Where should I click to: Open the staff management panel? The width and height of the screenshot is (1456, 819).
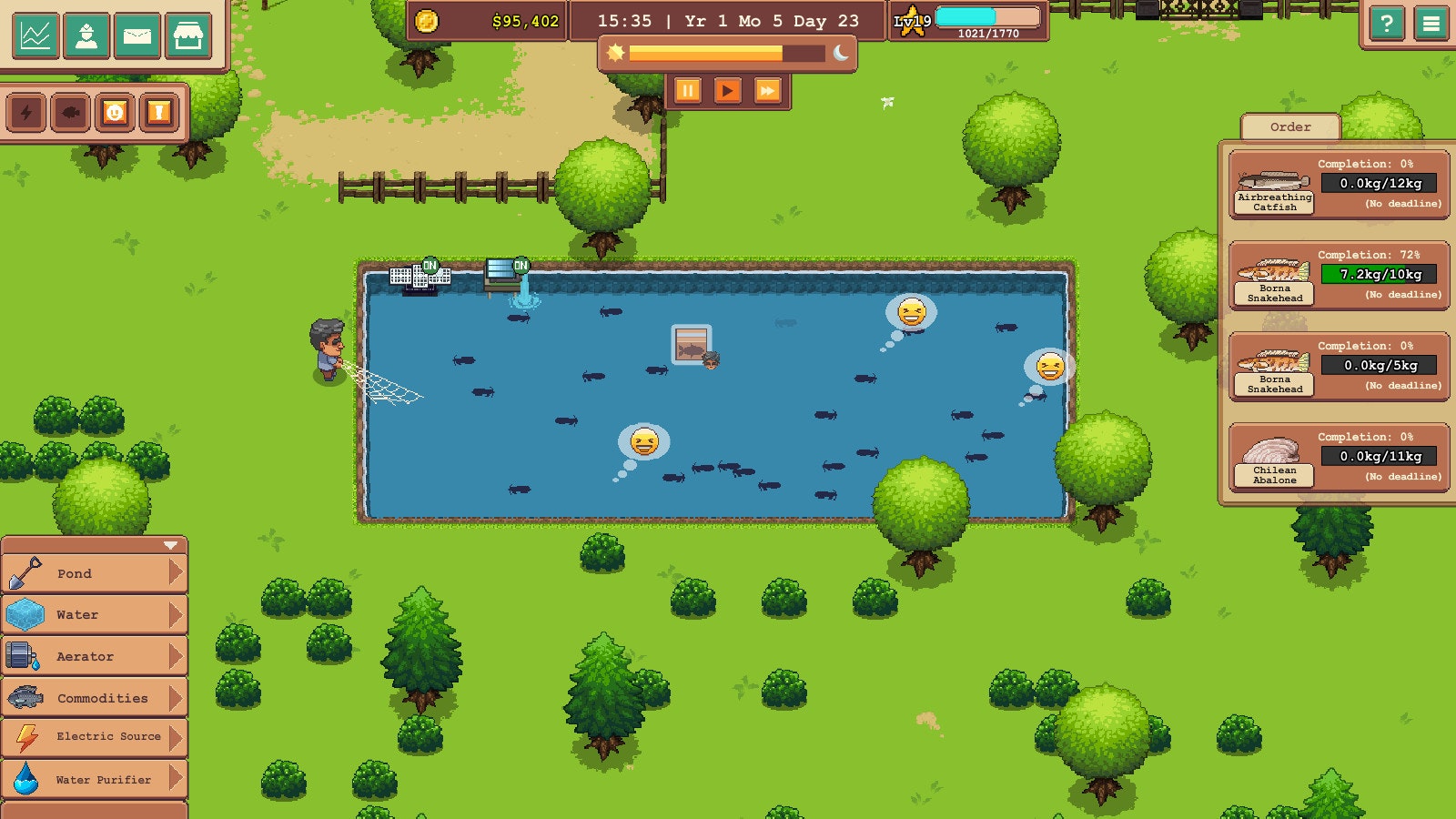(86, 36)
